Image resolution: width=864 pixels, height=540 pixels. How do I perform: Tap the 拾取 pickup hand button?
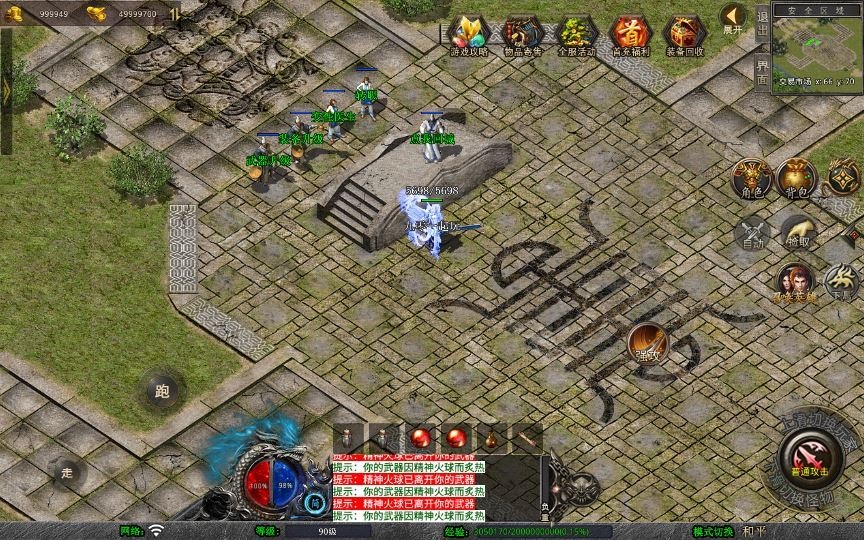point(797,231)
